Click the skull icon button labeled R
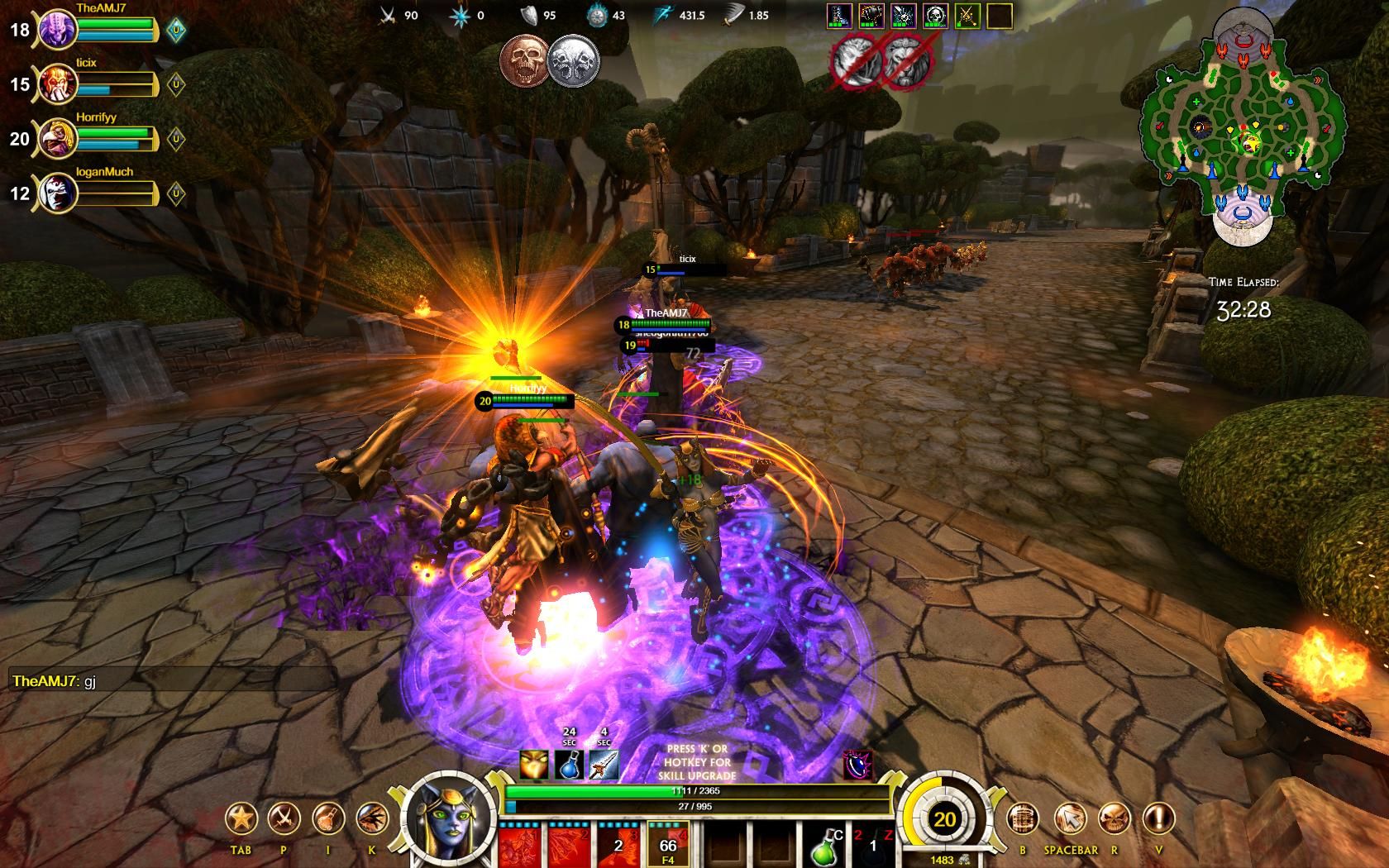 (x=1115, y=818)
